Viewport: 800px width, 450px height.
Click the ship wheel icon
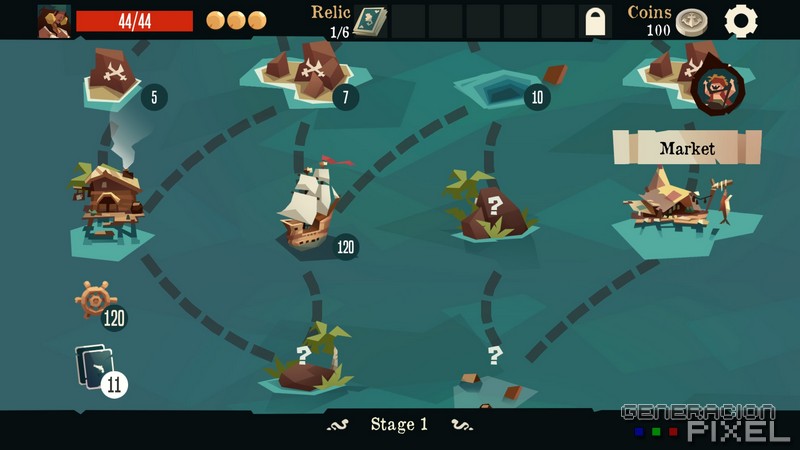point(96,299)
